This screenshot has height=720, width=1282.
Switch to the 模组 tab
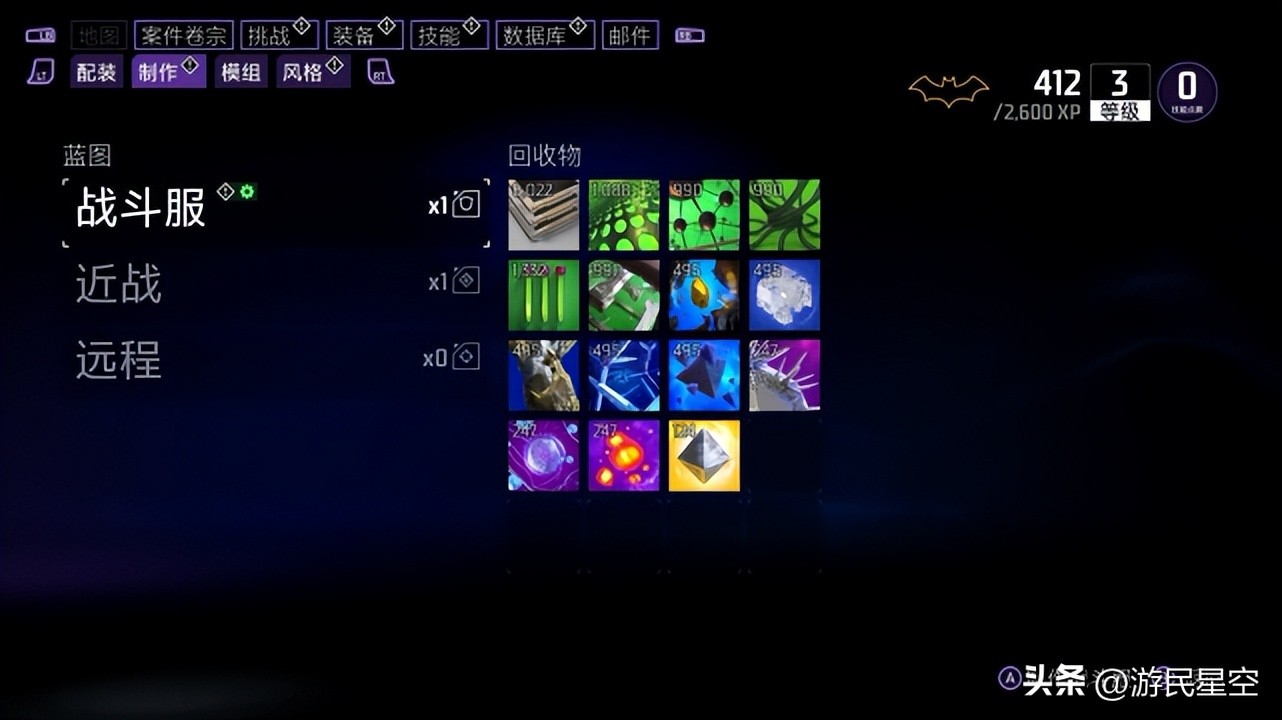coord(240,71)
